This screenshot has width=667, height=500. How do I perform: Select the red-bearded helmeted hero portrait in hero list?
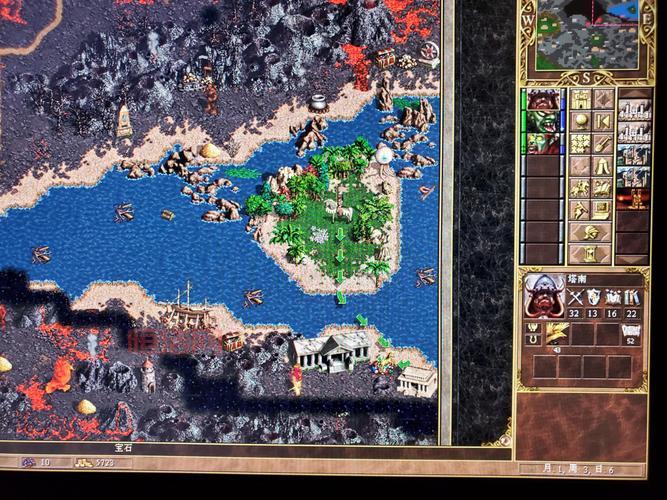point(543,99)
